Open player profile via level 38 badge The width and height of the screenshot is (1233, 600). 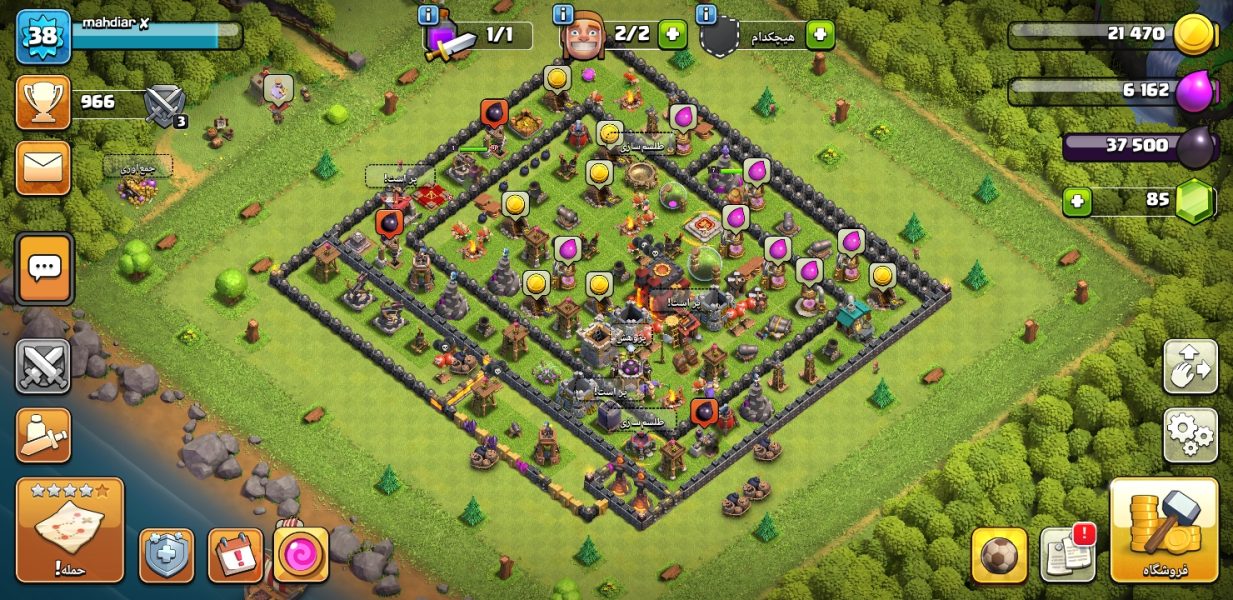point(43,36)
